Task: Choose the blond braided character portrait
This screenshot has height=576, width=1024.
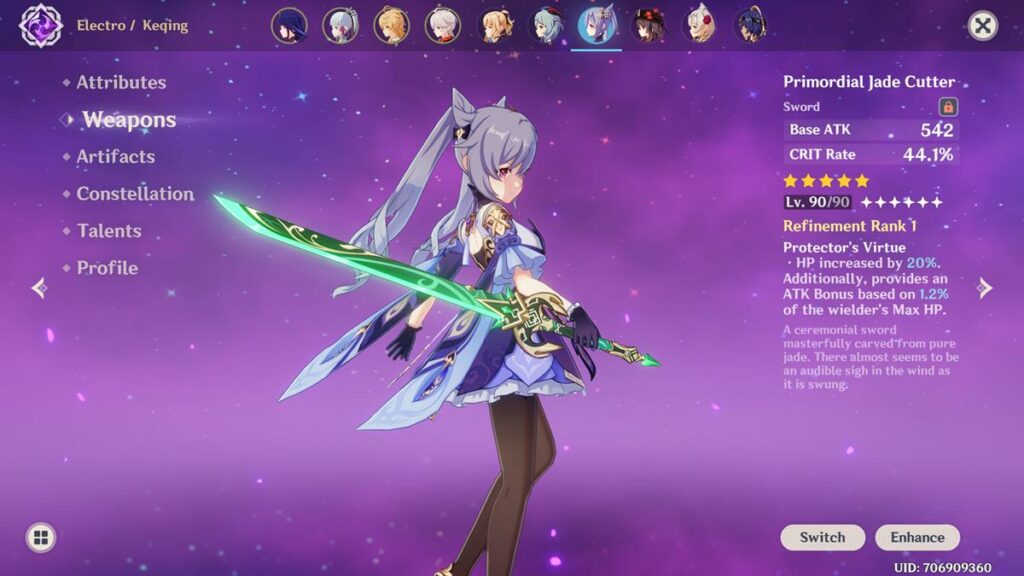Action: coord(392,26)
